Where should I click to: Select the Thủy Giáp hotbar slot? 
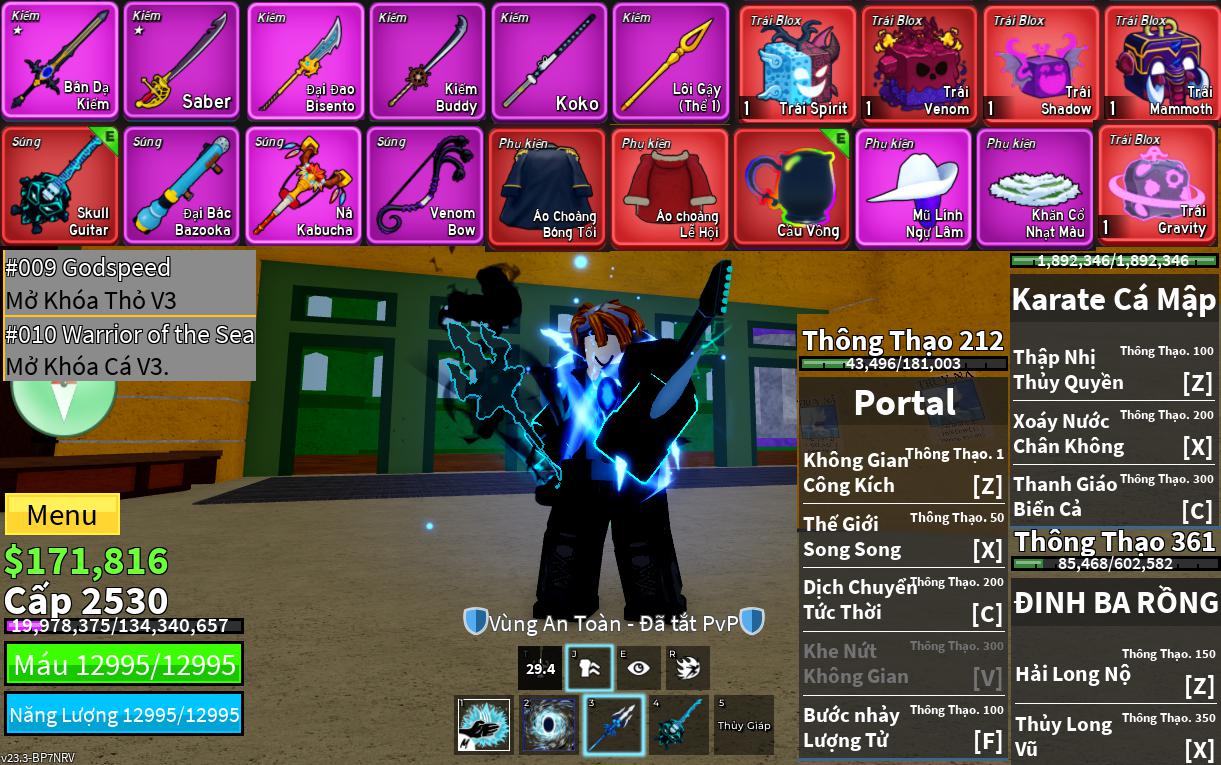pos(743,724)
